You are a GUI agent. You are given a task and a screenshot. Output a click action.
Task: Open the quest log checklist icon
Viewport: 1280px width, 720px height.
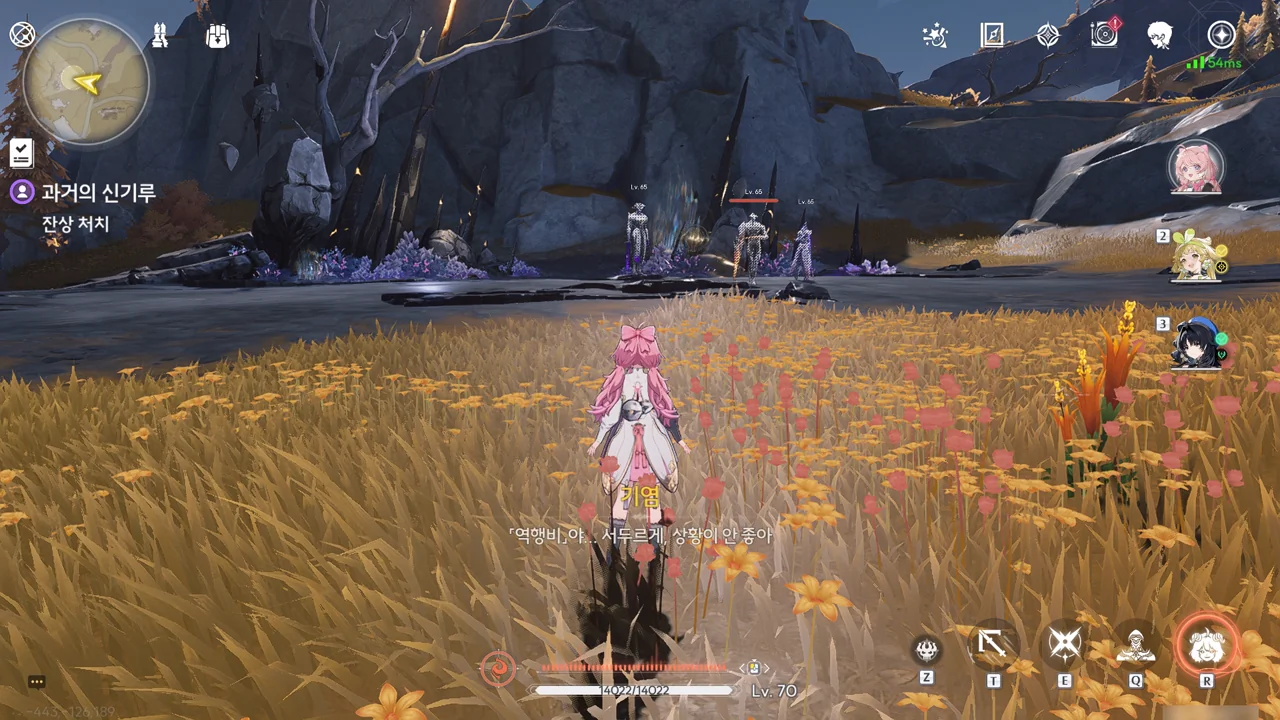click(22, 153)
